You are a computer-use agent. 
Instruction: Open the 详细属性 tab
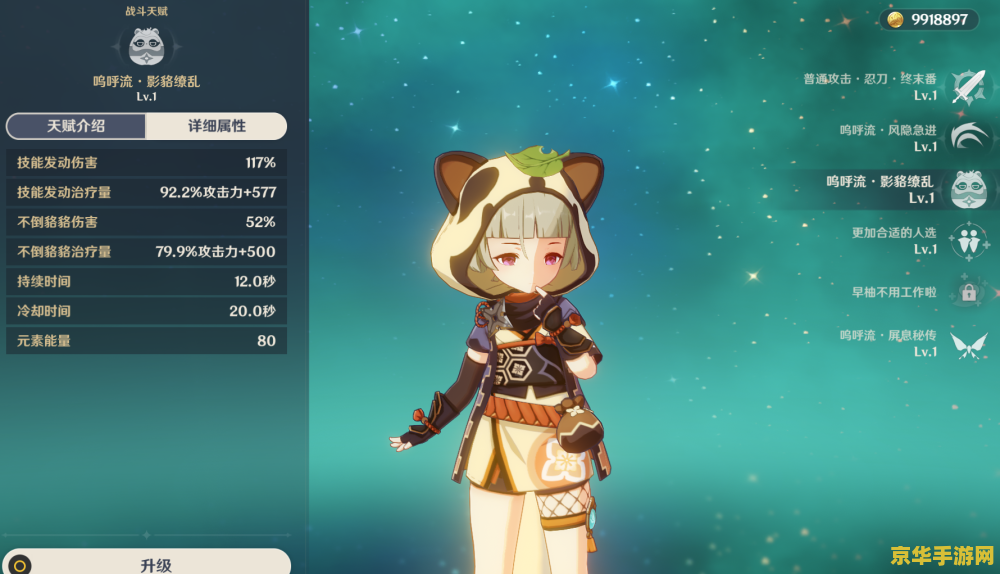point(217,126)
